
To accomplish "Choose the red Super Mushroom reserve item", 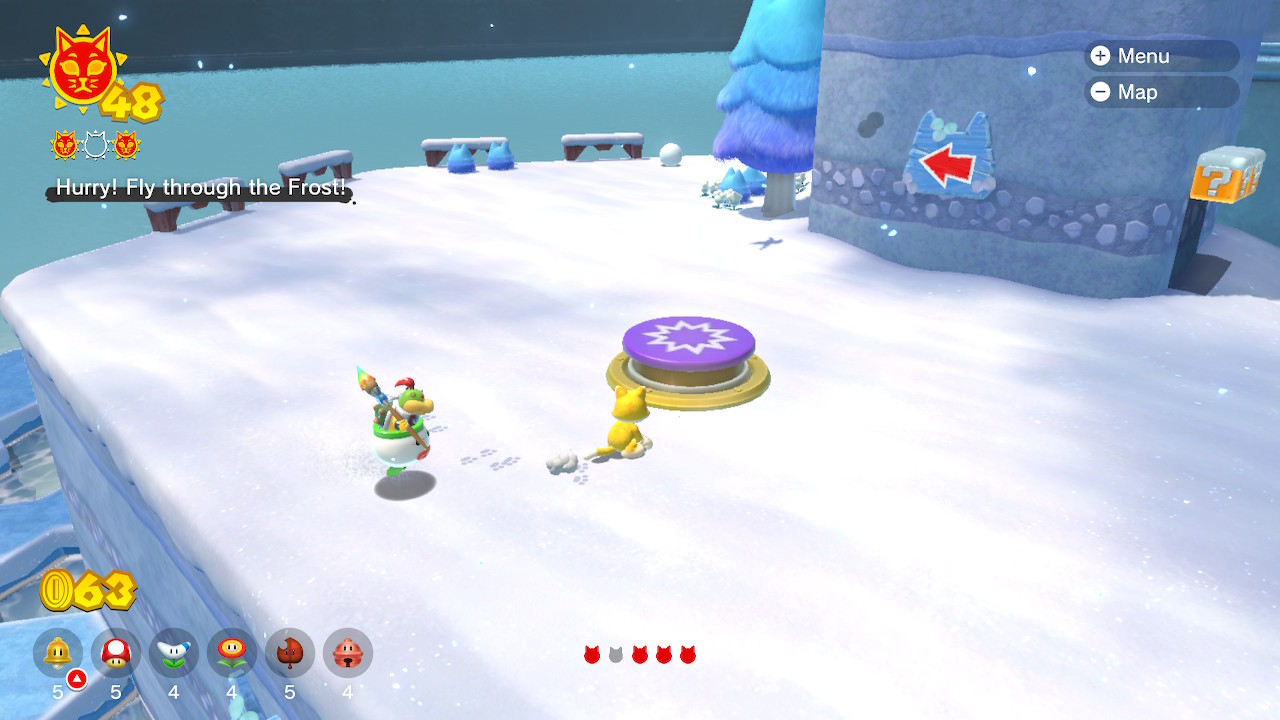I will click(x=116, y=653).
